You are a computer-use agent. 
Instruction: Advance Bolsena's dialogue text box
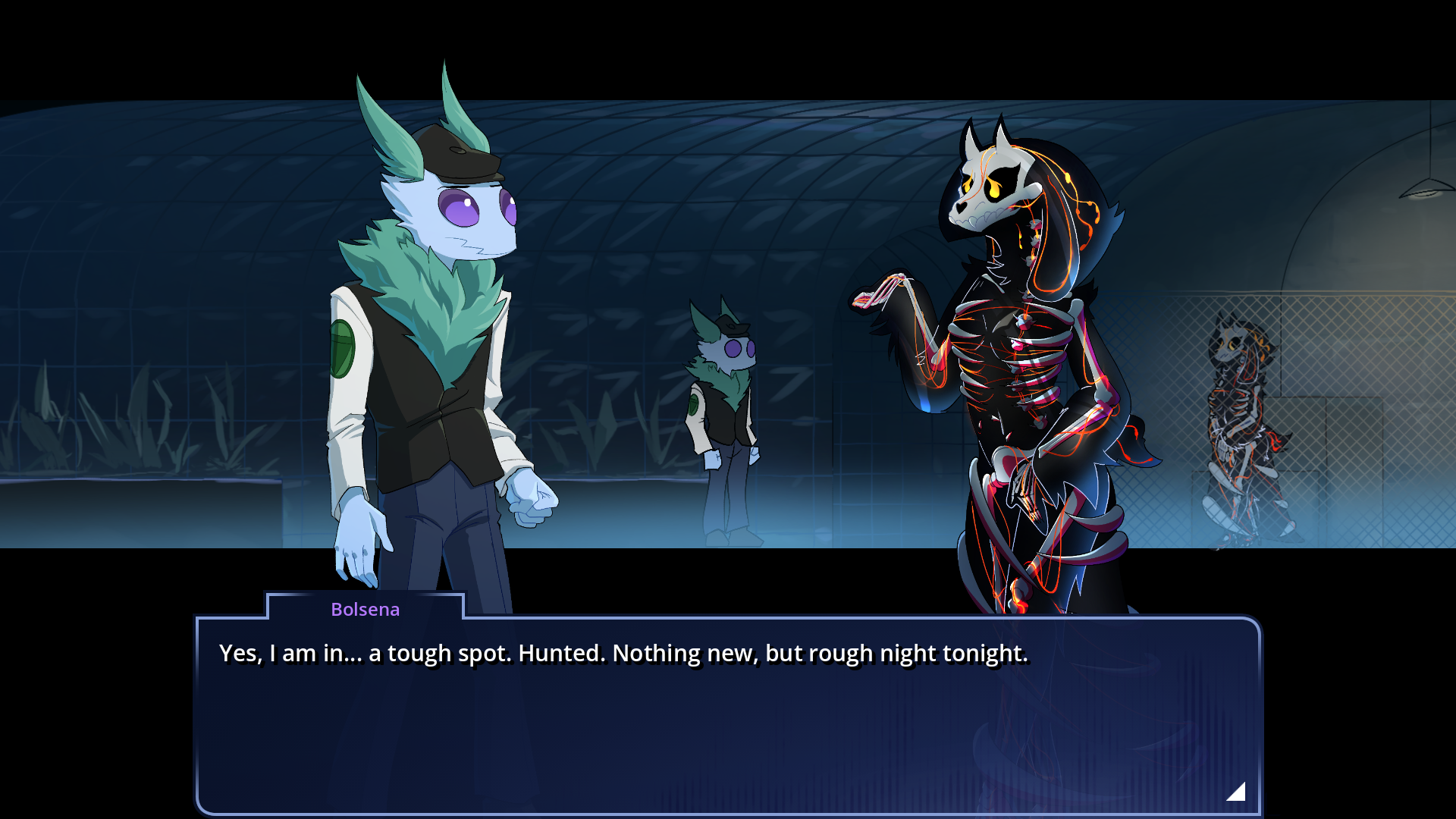click(728, 720)
